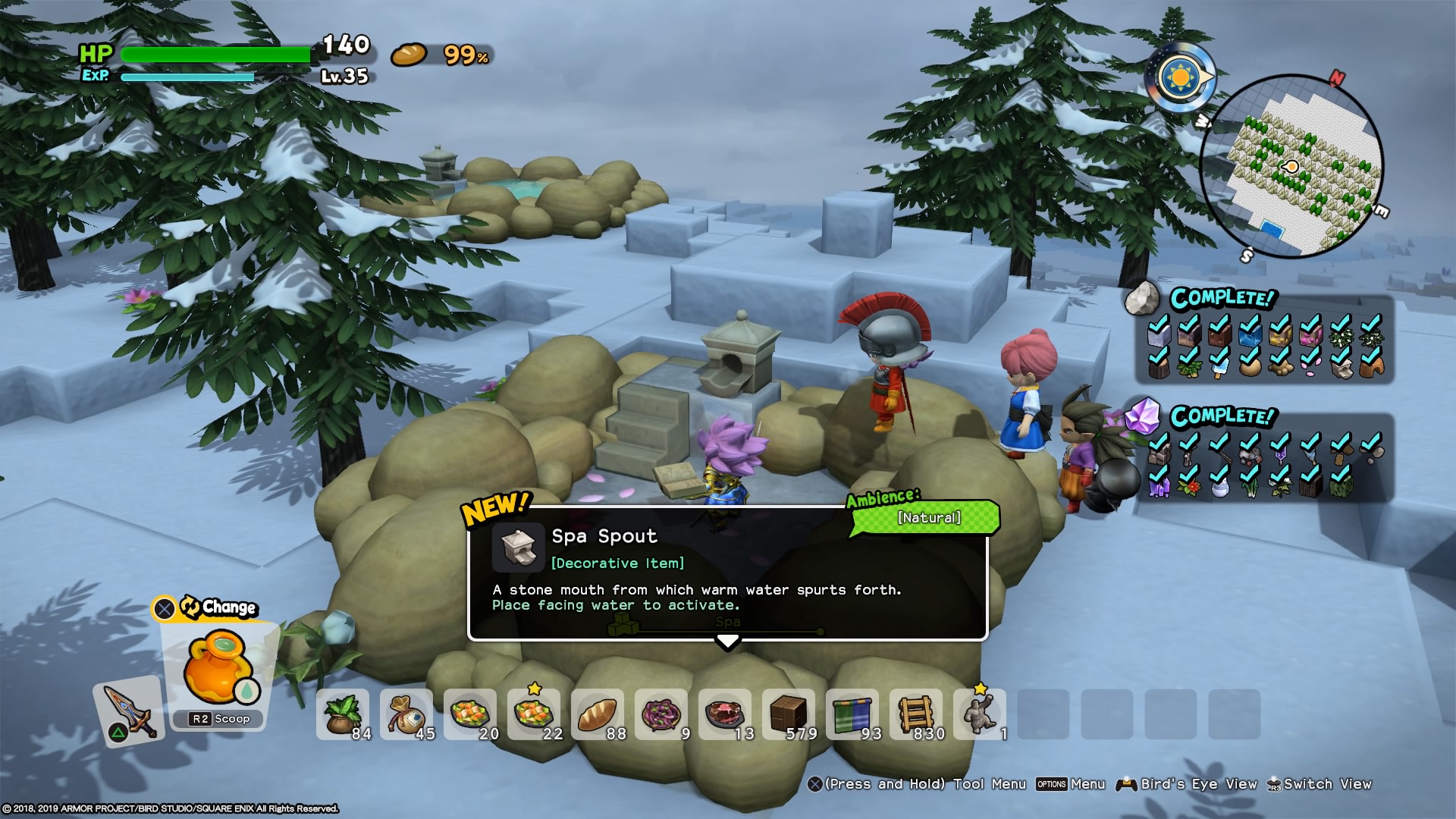Advance the Spa Spout dialogue arrow
Screen dimensions: 1456x819
click(727, 643)
